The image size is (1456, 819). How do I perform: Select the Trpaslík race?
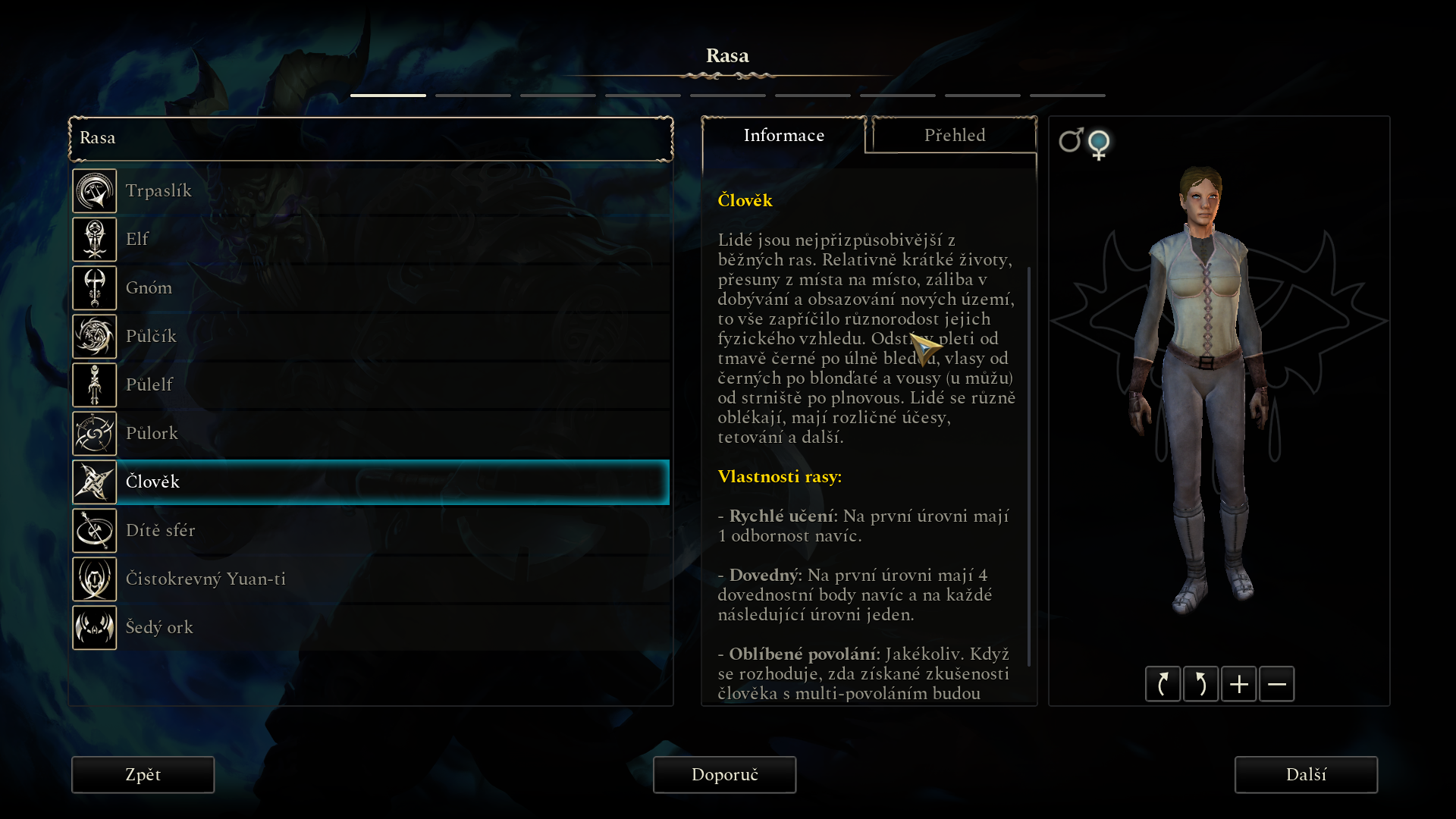[x=370, y=191]
